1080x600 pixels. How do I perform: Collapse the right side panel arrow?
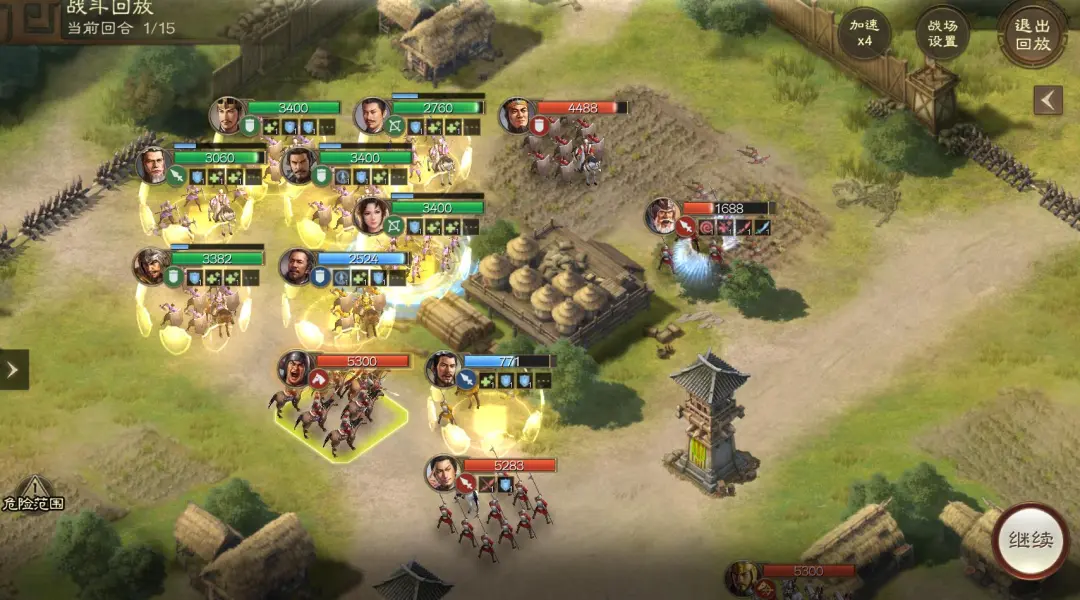pyautogui.click(x=1048, y=100)
